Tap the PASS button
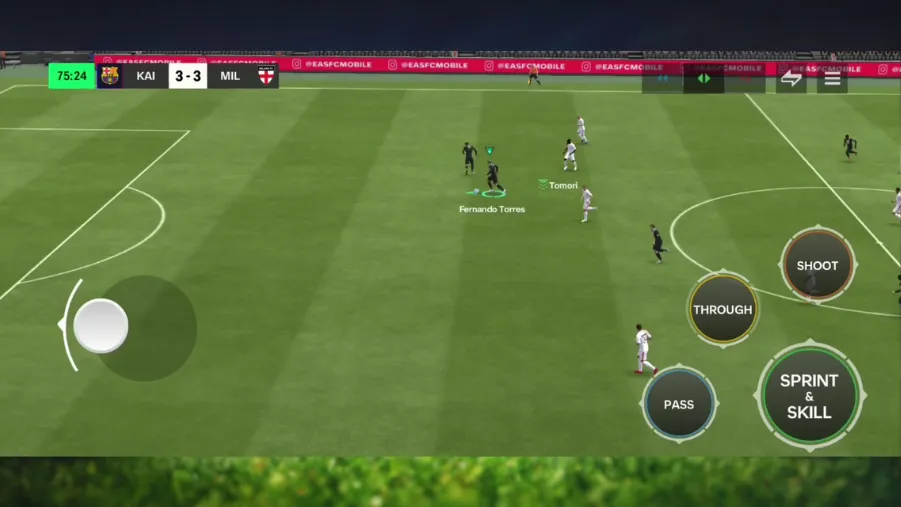This screenshot has width=901, height=507. pyautogui.click(x=678, y=404)
